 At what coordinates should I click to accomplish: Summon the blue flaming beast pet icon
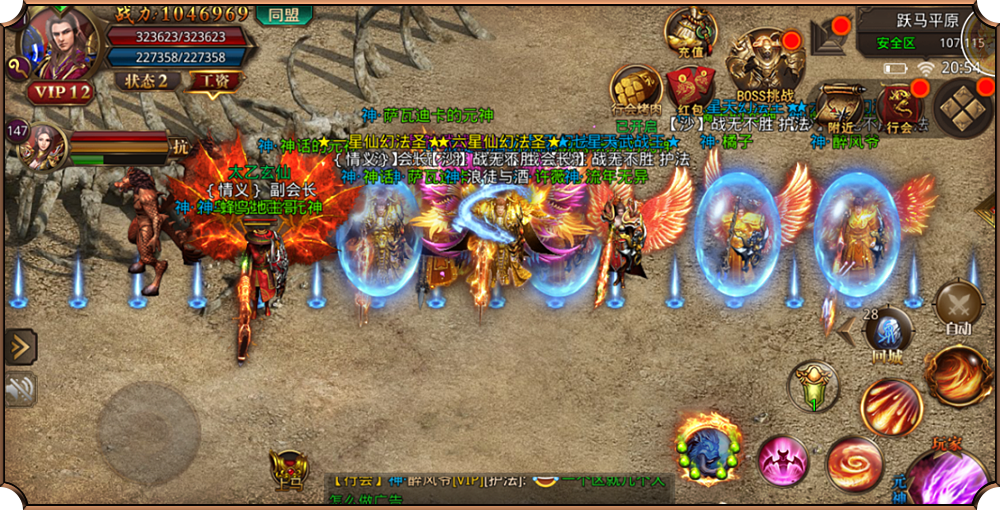point(708,450)
